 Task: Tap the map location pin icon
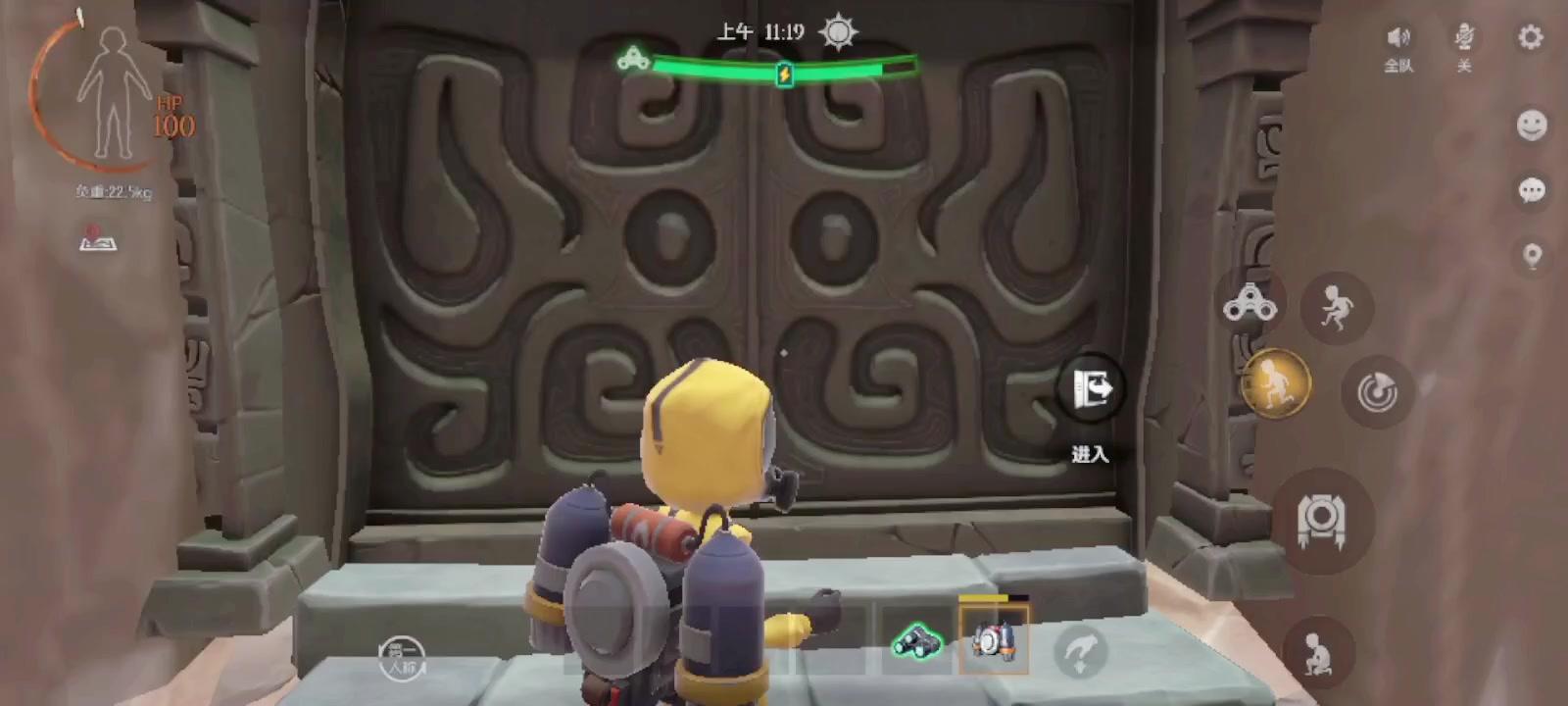pyautogui.click(x=1532, y=257)
